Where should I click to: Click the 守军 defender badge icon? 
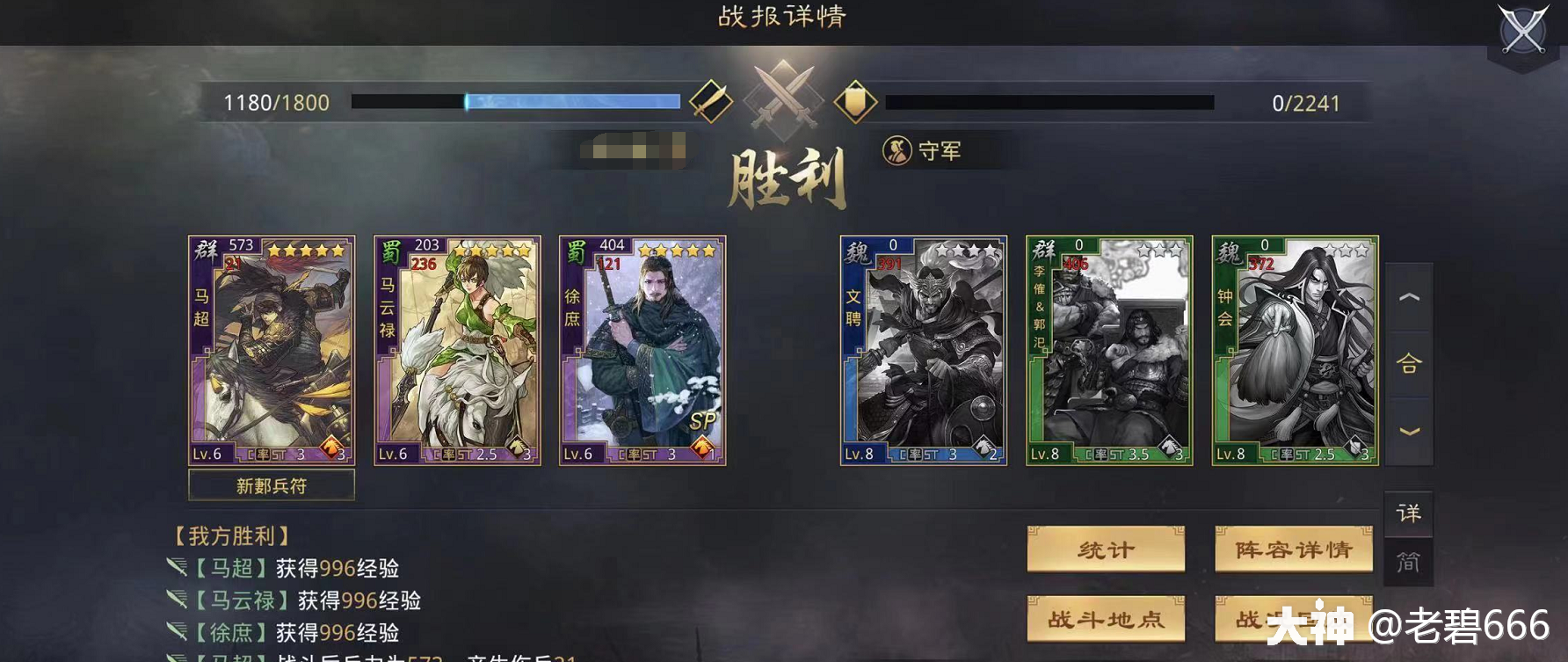[x=897, y=150]
